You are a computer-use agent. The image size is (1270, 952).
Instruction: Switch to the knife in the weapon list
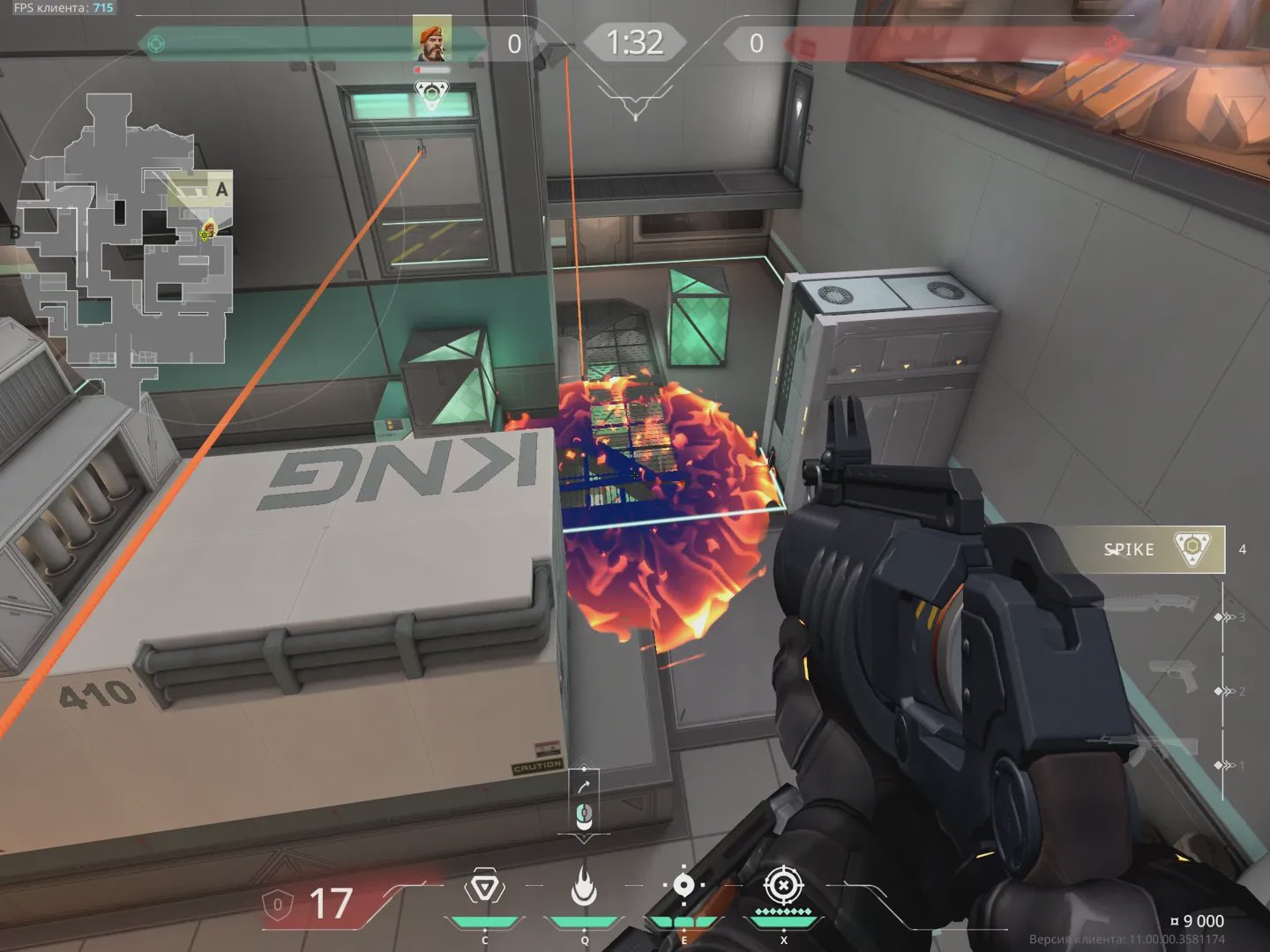(1151, 605)
